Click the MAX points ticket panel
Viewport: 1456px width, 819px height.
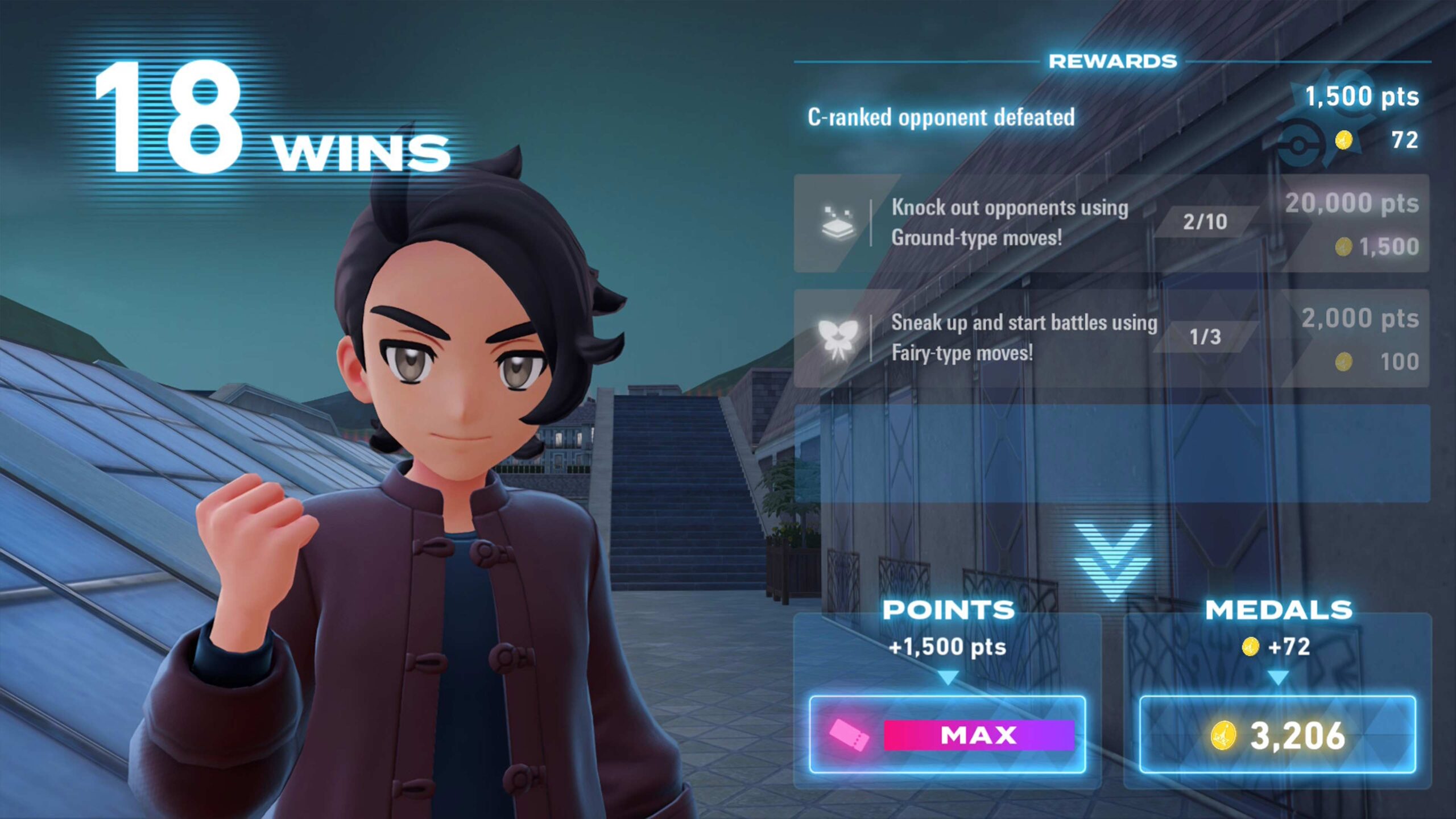[948, 734]
